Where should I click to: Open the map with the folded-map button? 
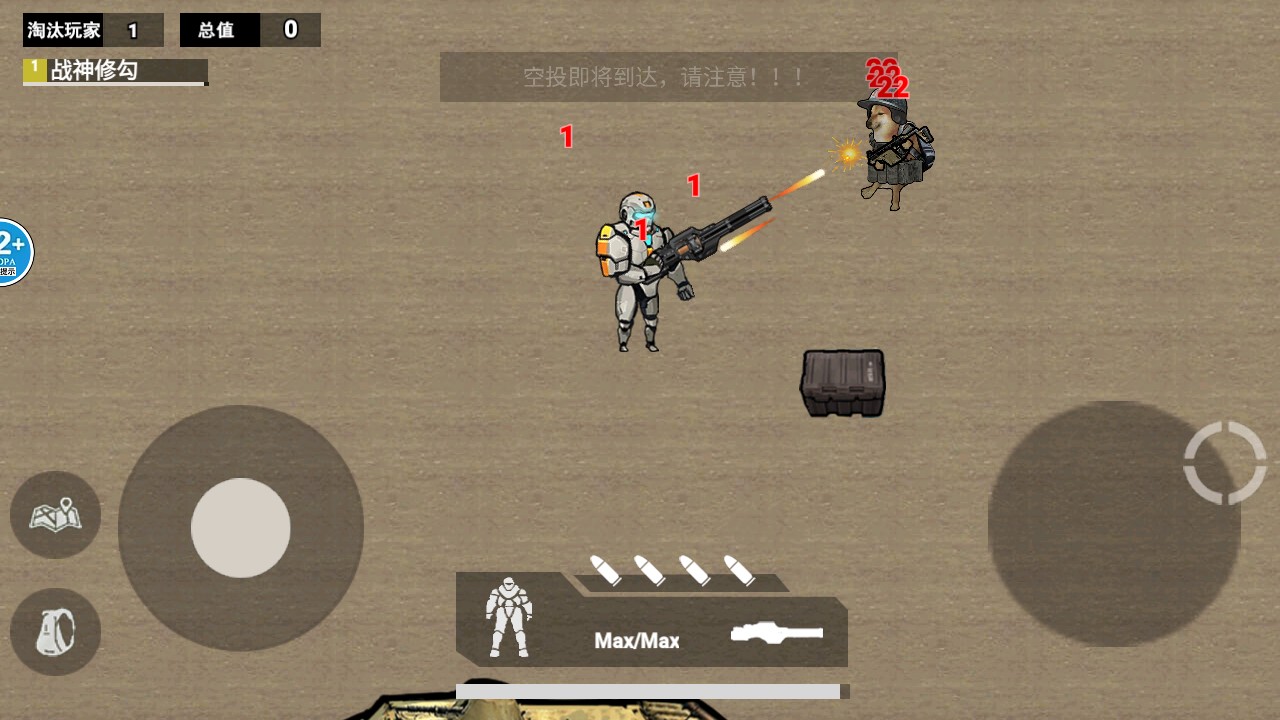pyautogui.click(x=55, y=515)
